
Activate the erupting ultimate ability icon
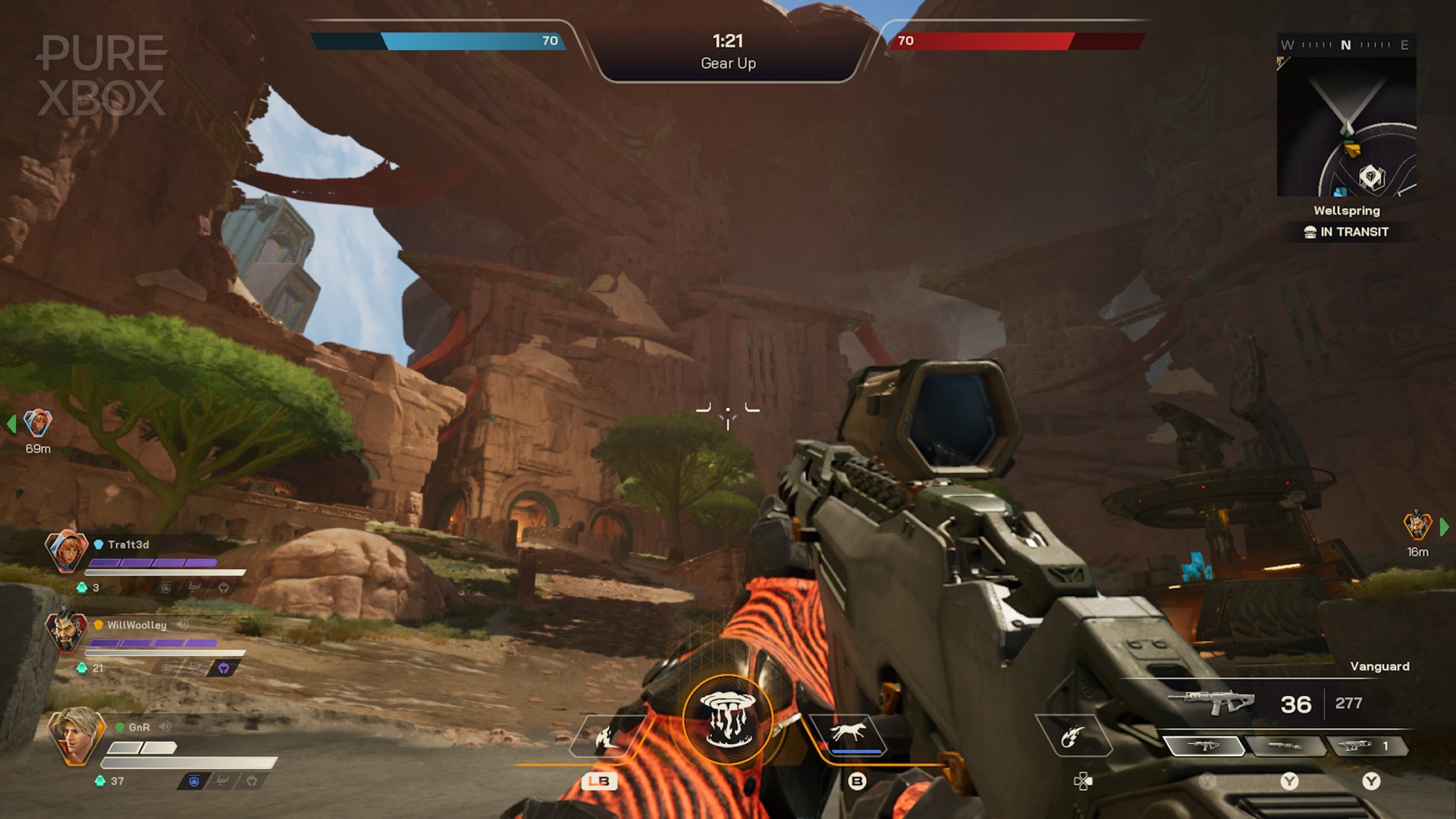click(727, 720)
